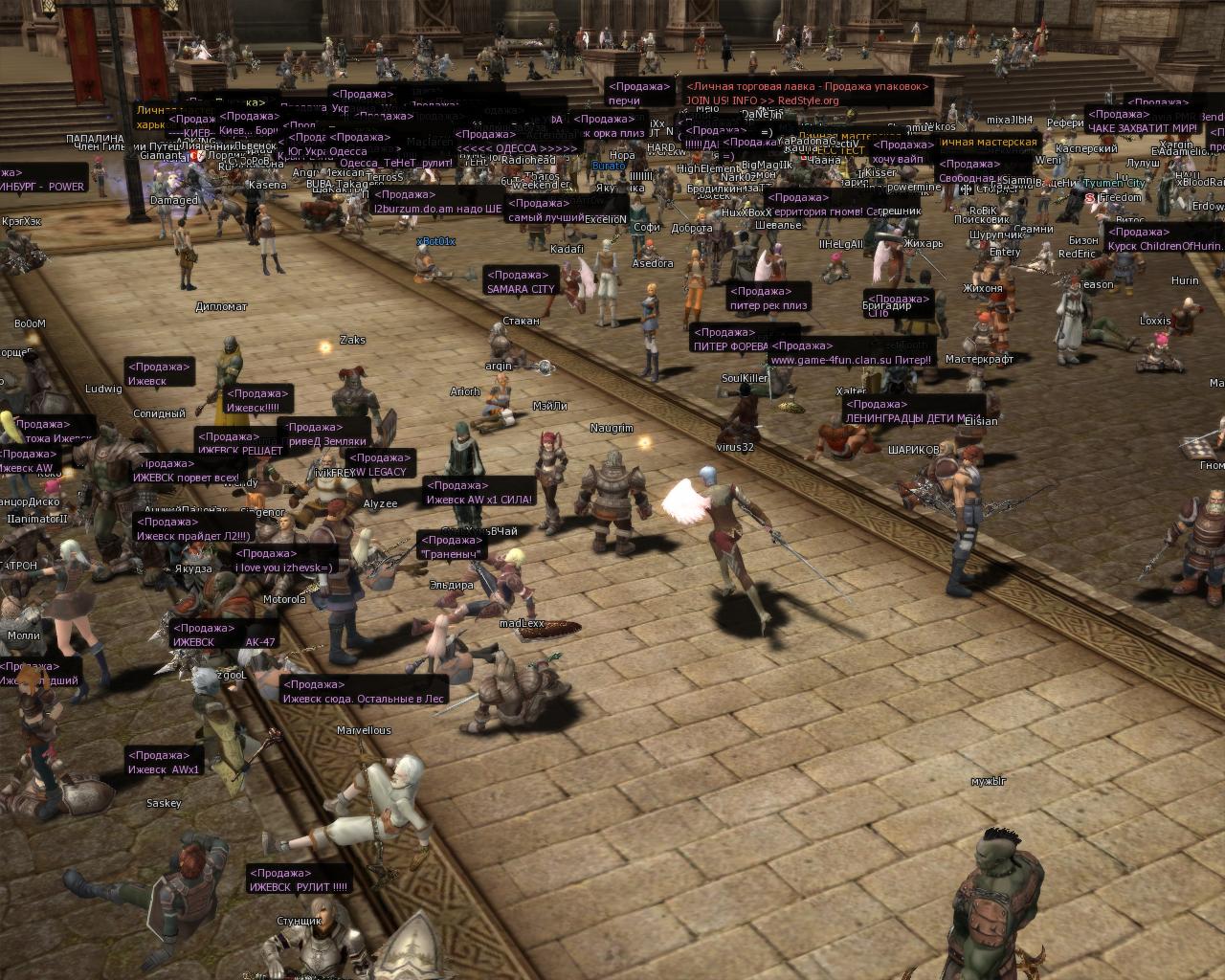The width and height of the screenshot is (1225, 980).
Task: Open the SAMARA CITY sell shop sign
Action: (522, 282)
